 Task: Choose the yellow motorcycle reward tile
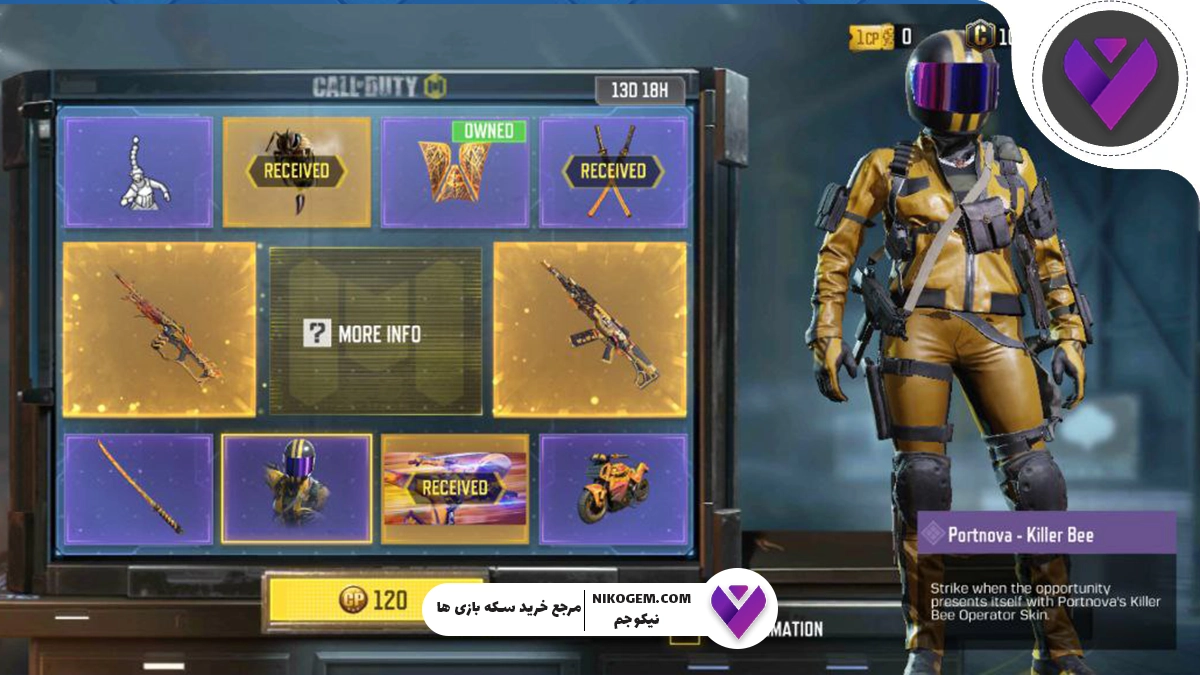(x=613, y=489)
